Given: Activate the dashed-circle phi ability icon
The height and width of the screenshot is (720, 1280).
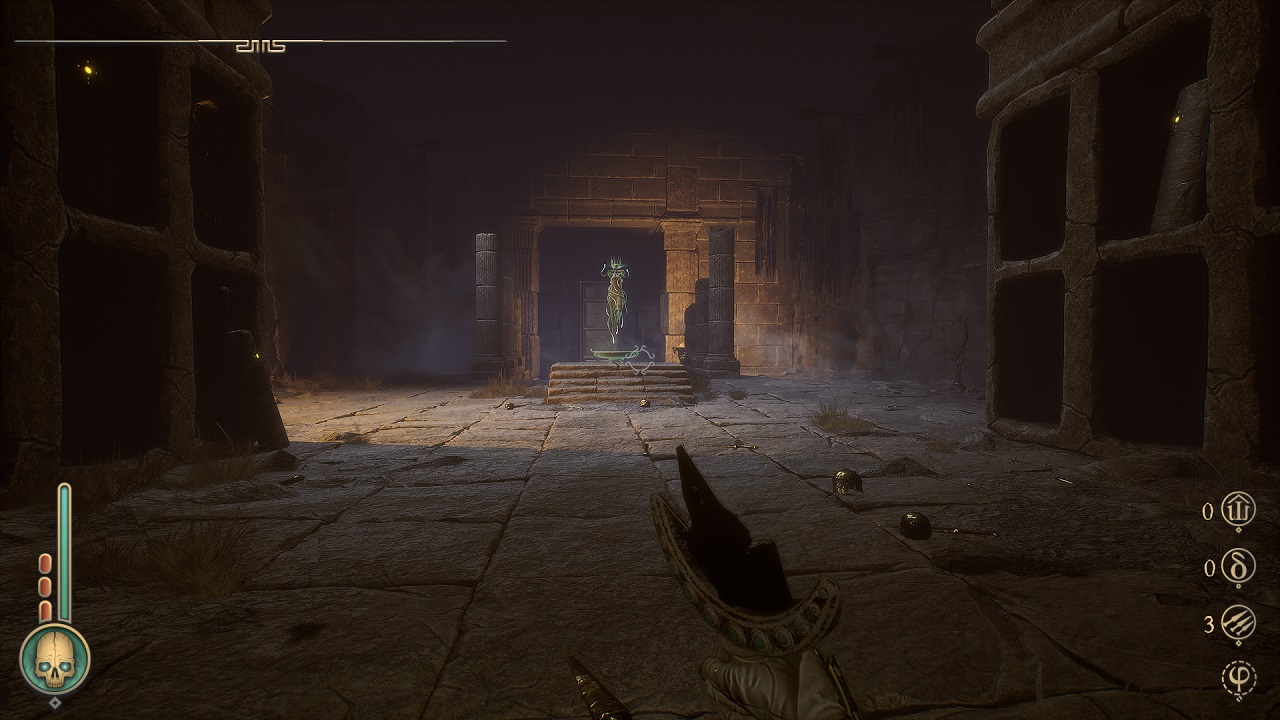Looking at the screenshot, I should tap(1239, 680).
